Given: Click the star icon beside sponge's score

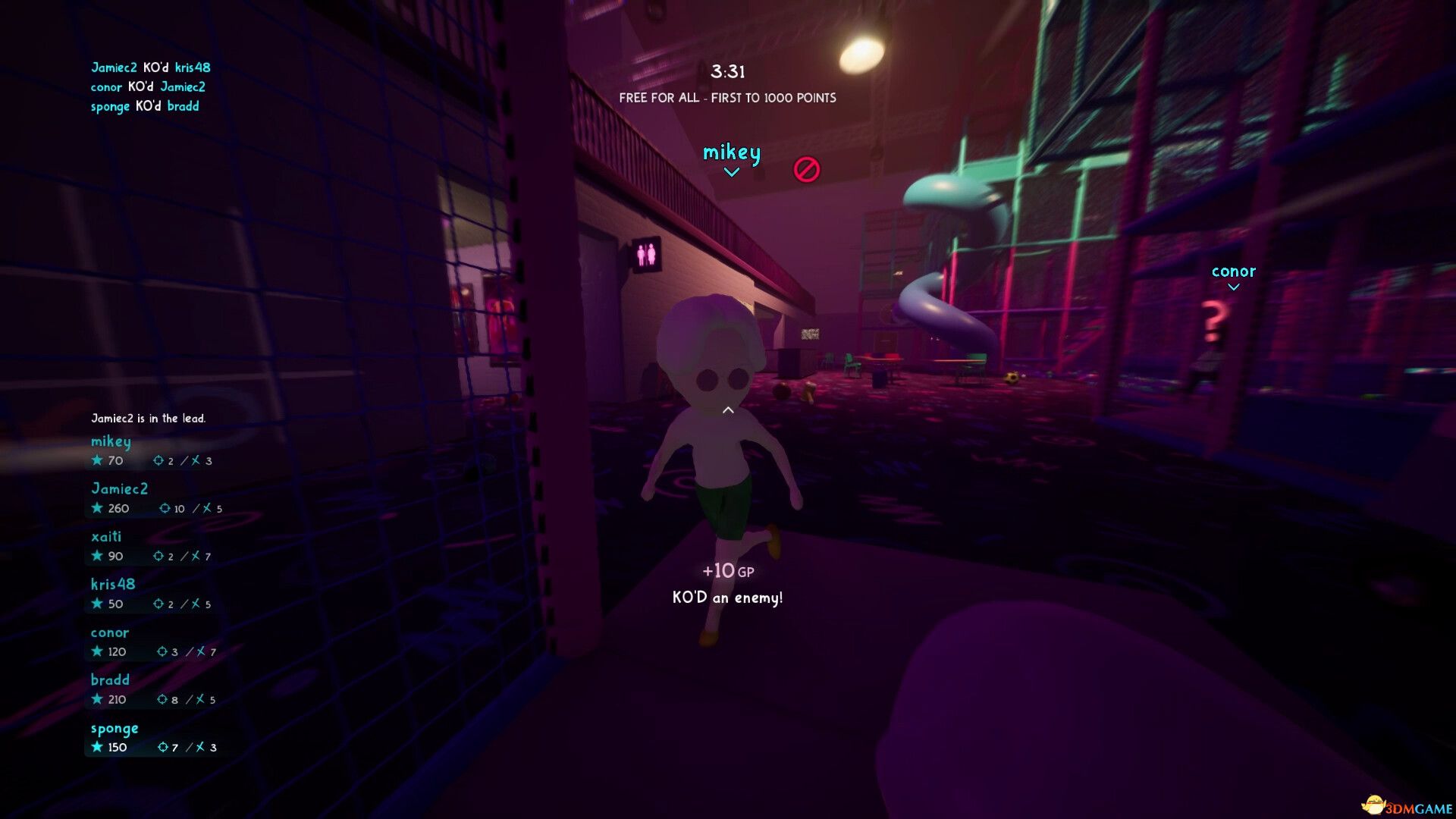Looking at the screenshot, I should click(x=97, y=746).
